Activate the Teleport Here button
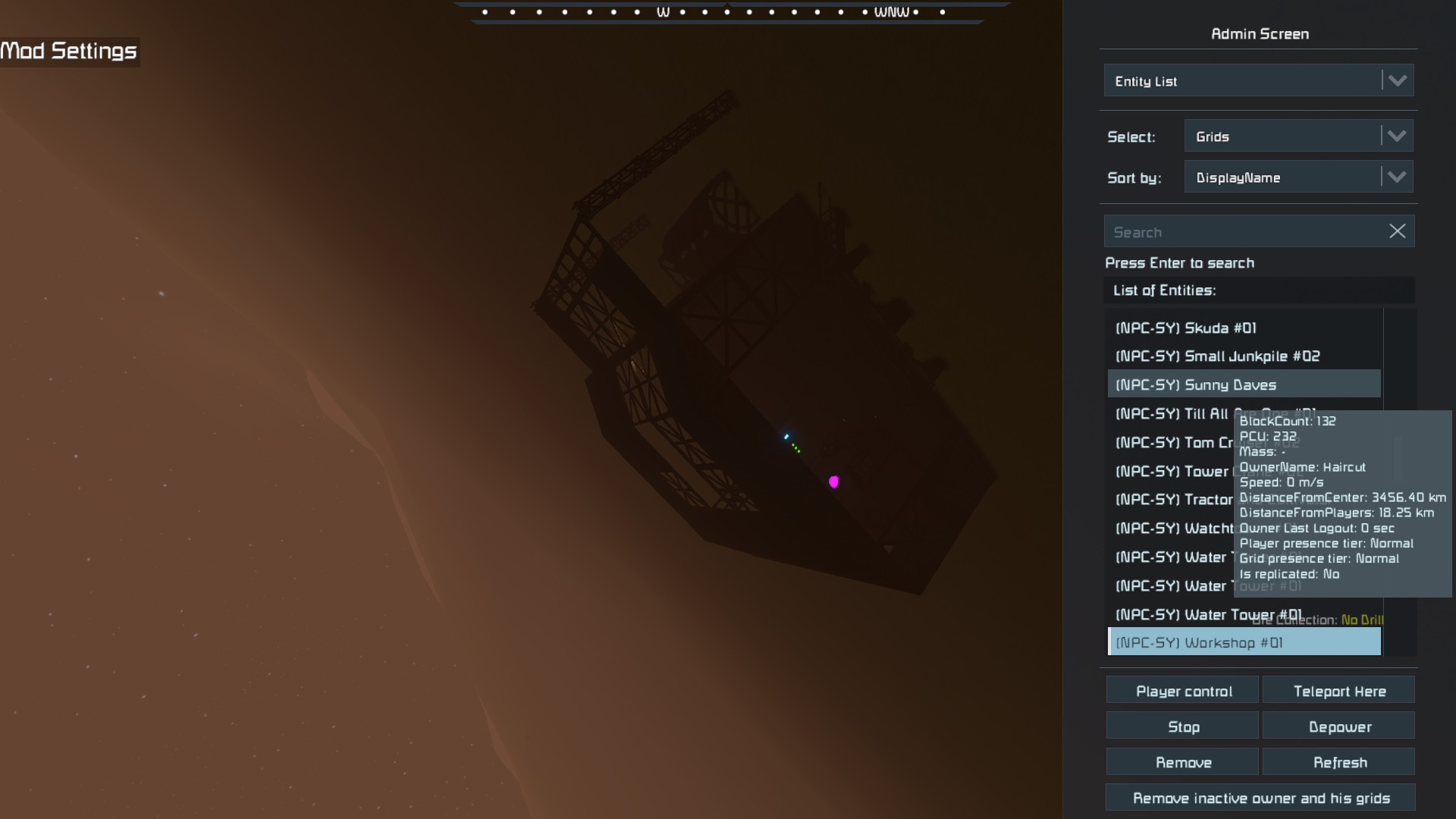Viewport: 1456px width, 819px height. [1339, 692]
